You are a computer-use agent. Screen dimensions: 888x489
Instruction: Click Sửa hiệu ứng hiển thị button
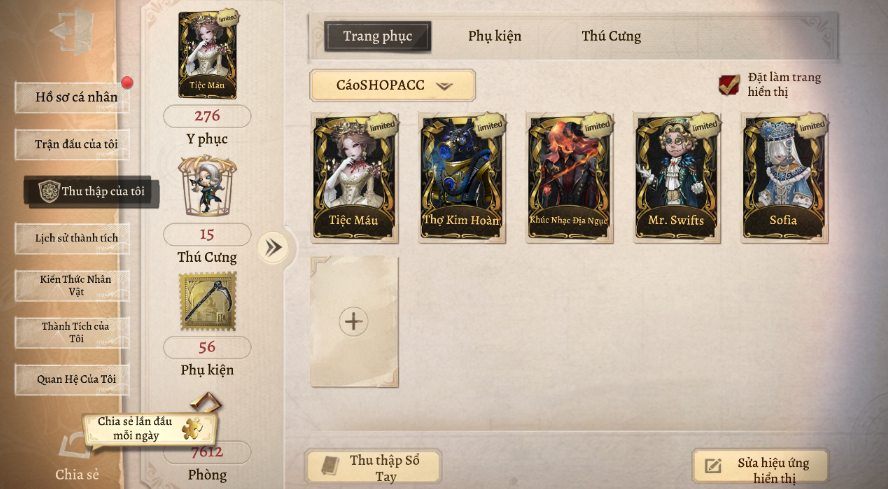pos(760,467)
